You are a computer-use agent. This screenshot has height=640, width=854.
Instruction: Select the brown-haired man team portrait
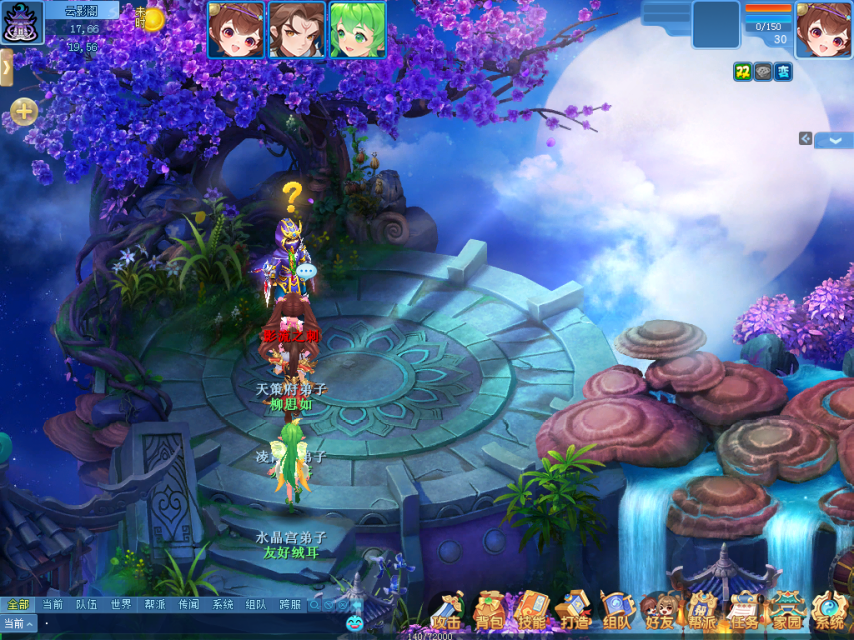coord(296,30)
